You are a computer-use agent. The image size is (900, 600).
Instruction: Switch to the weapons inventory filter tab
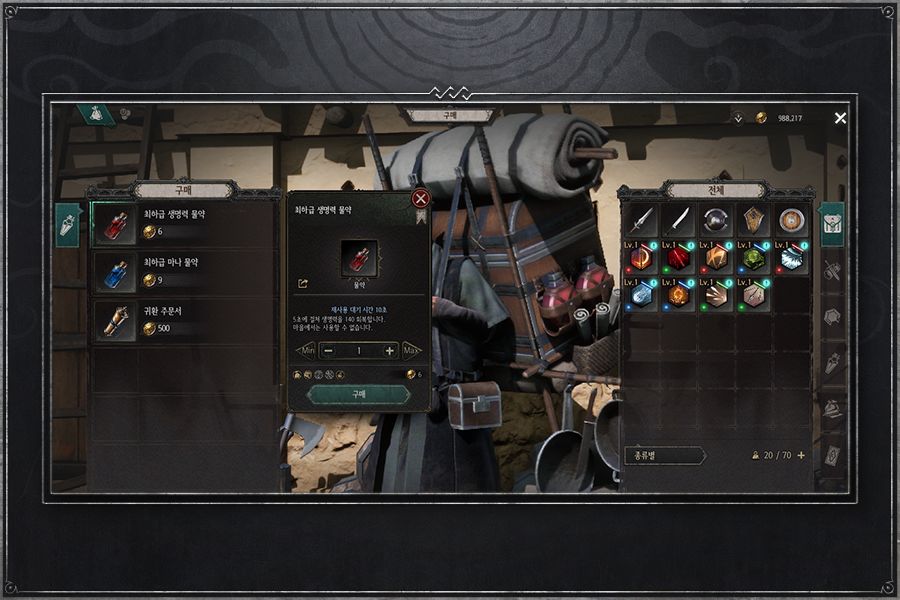tap(832, 271)
